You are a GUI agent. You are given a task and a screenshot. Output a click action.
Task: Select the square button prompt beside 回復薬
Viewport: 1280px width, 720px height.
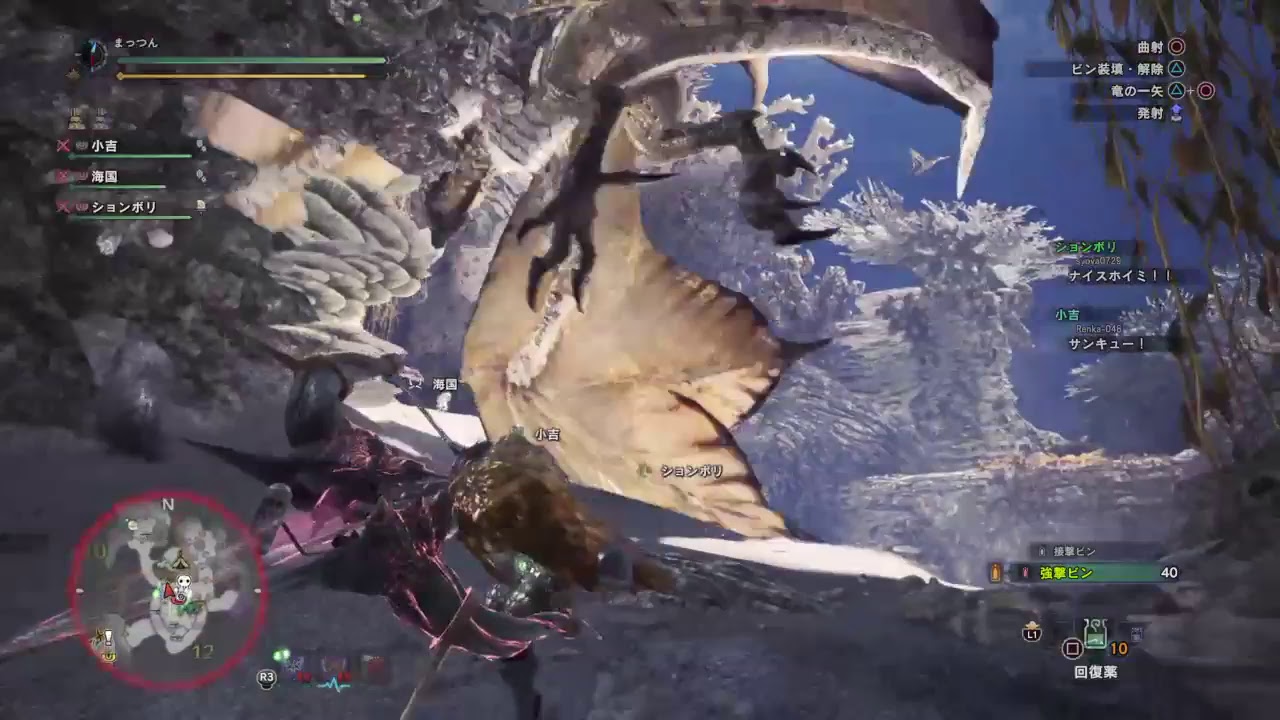[x=1073, y=649]
